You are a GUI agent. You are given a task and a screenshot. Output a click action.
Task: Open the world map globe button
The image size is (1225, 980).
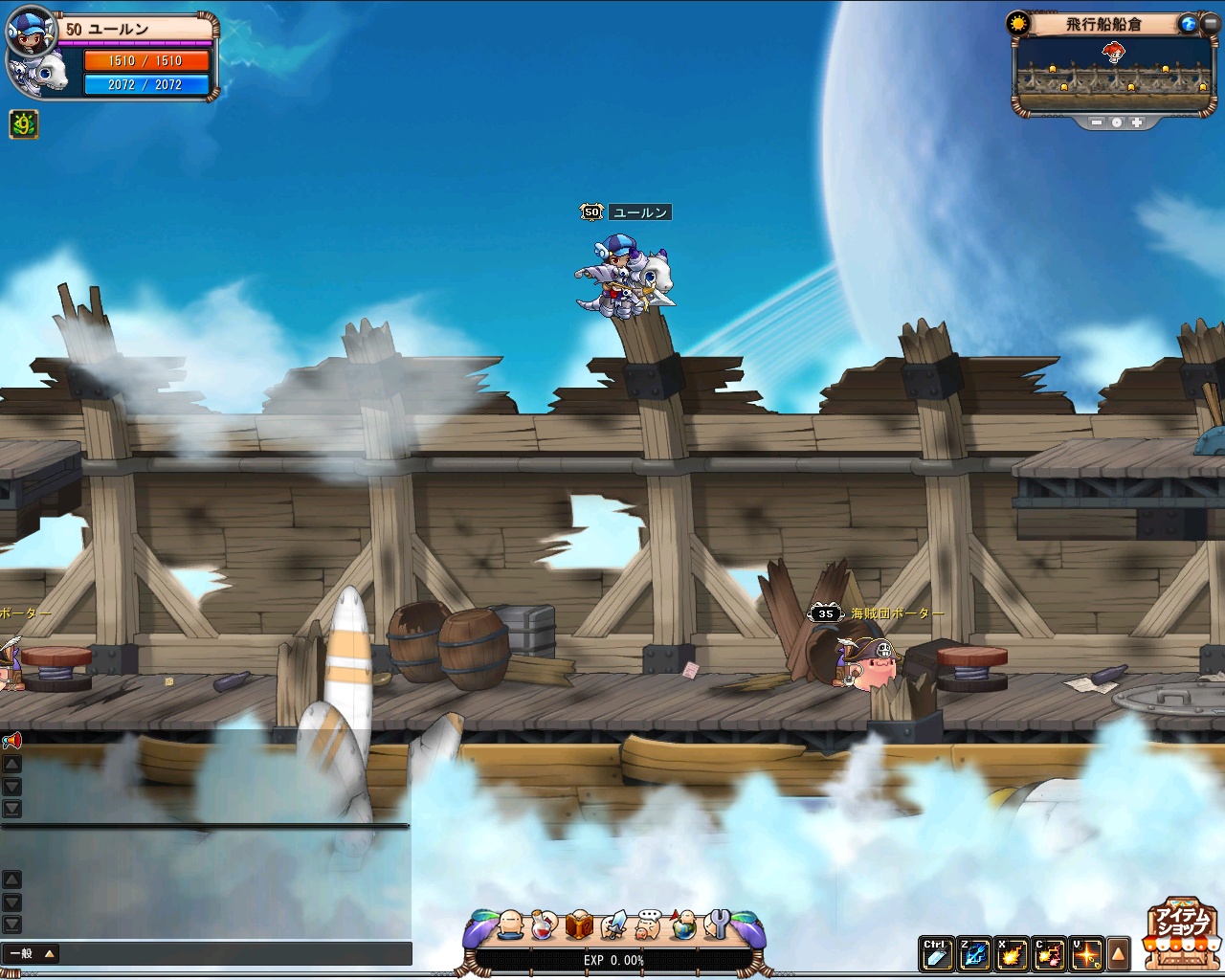[x=1188, y=24]
